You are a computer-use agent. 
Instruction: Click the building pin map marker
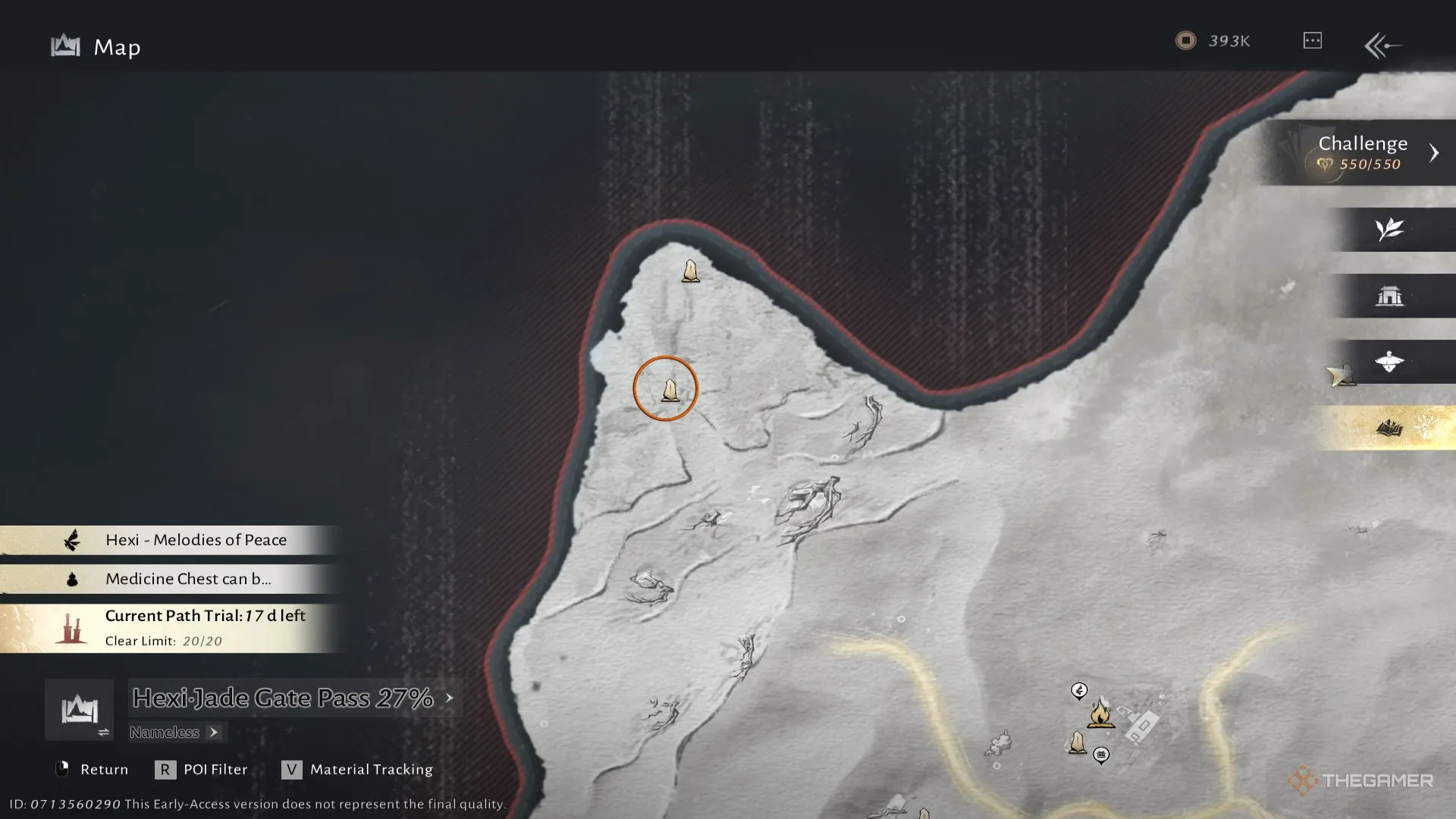pyautogui.click(x=1101, y=755)
